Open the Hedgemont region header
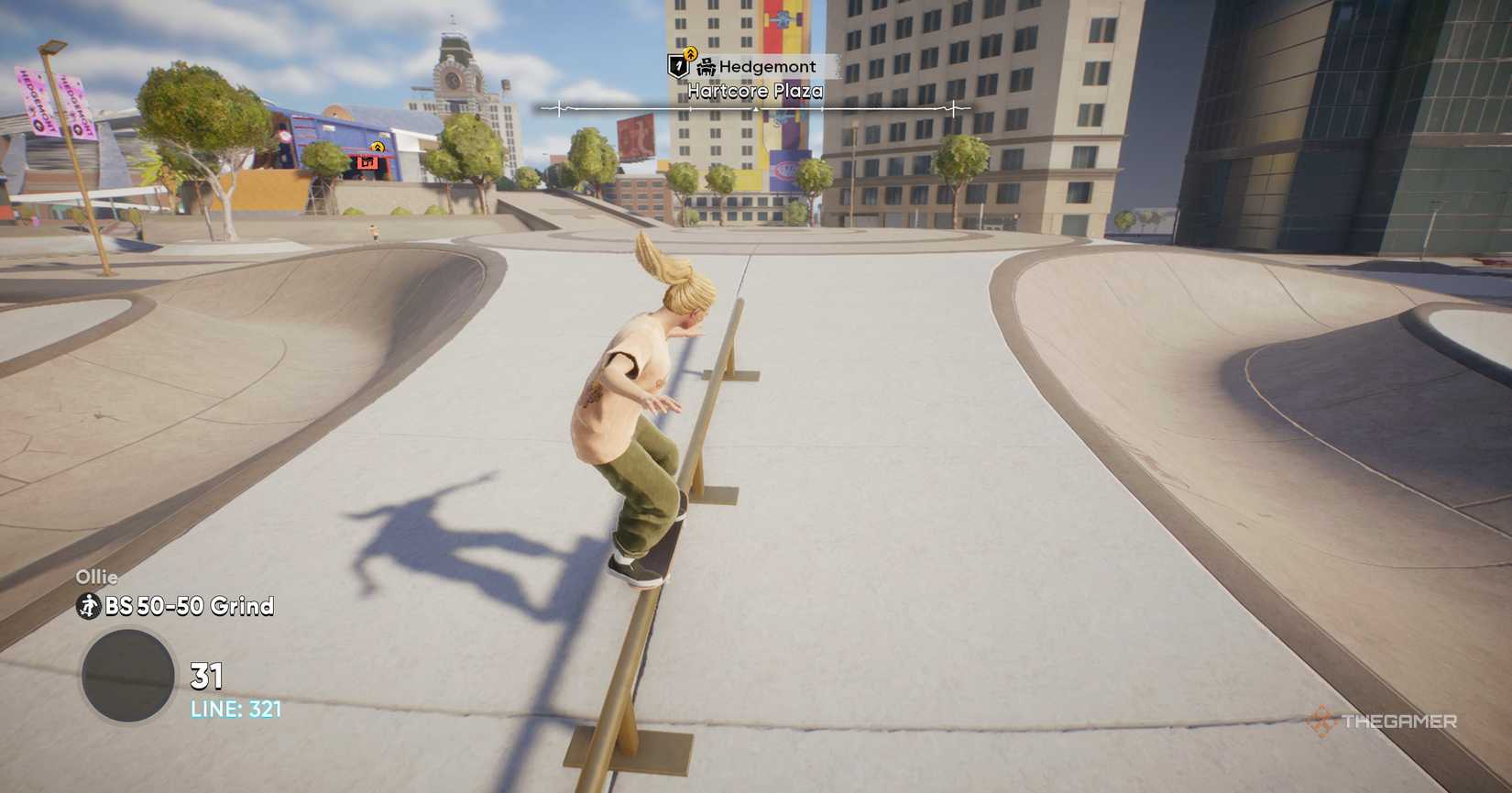The width and height of the screenshot is (1512, 793). pyautogui.click(x=768, y=65)
